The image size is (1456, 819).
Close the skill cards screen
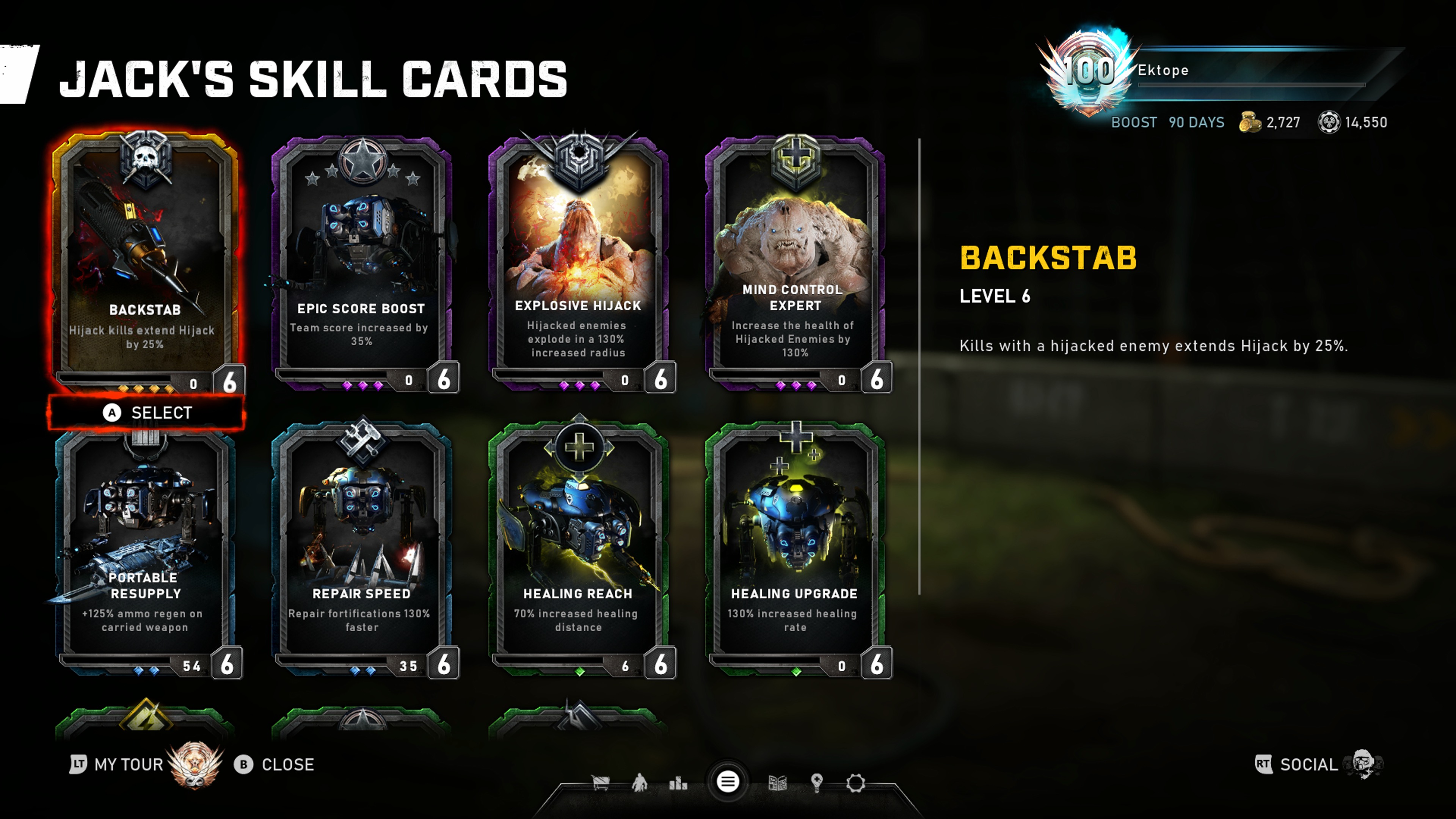point(275,764)
